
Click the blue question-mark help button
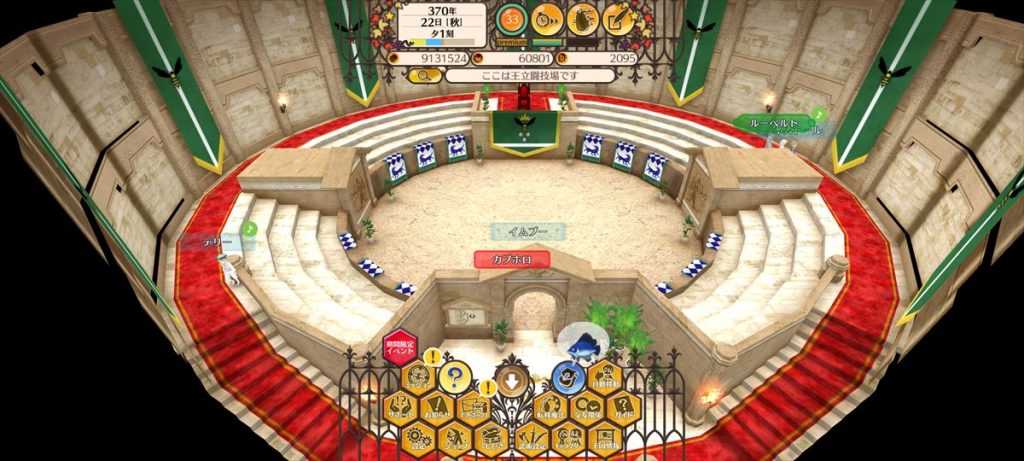point(455,378)
